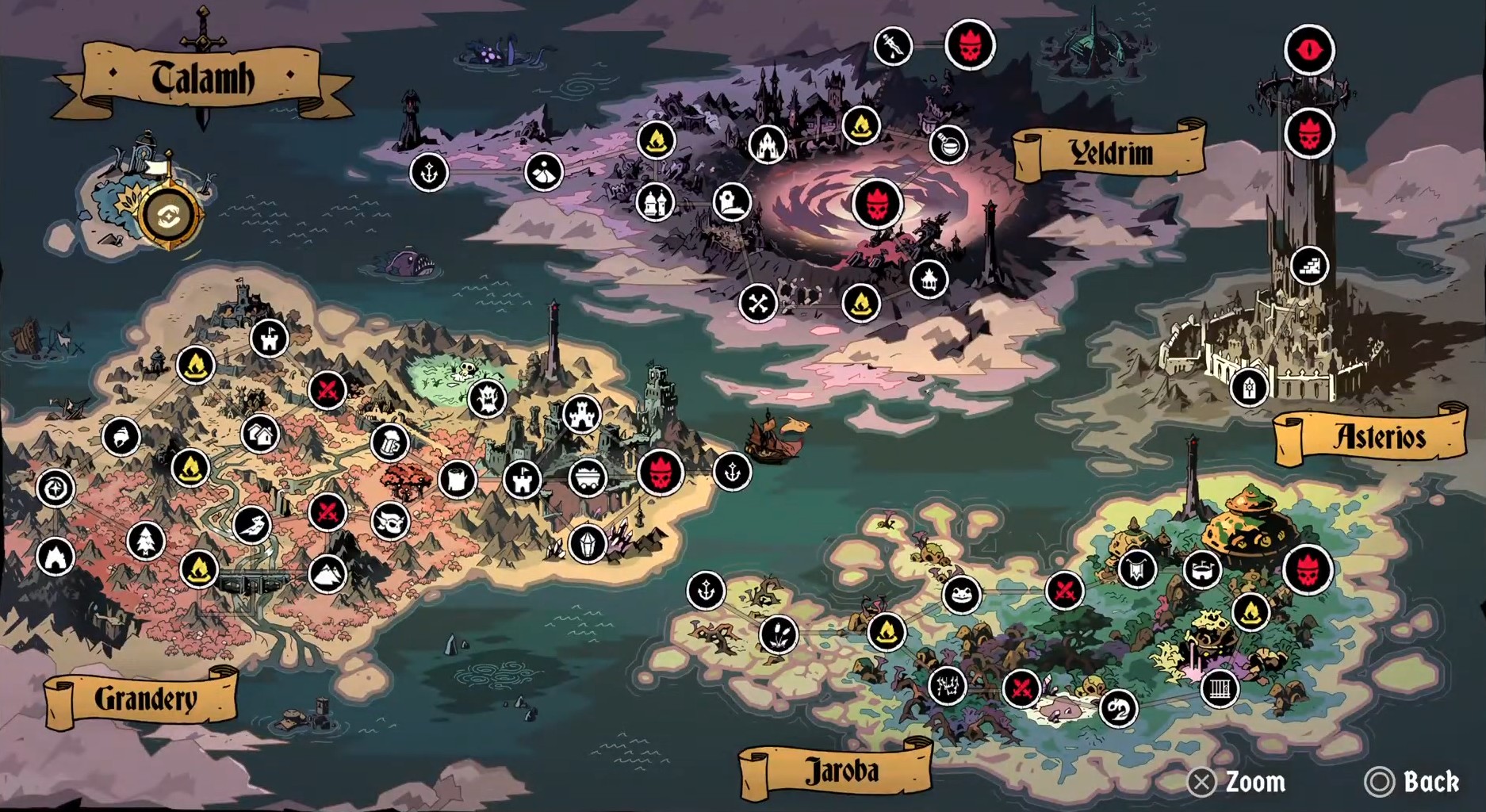Select the boss skull inside Yeldrim's vortex
1486x812 pixels.
pos(877,203)
